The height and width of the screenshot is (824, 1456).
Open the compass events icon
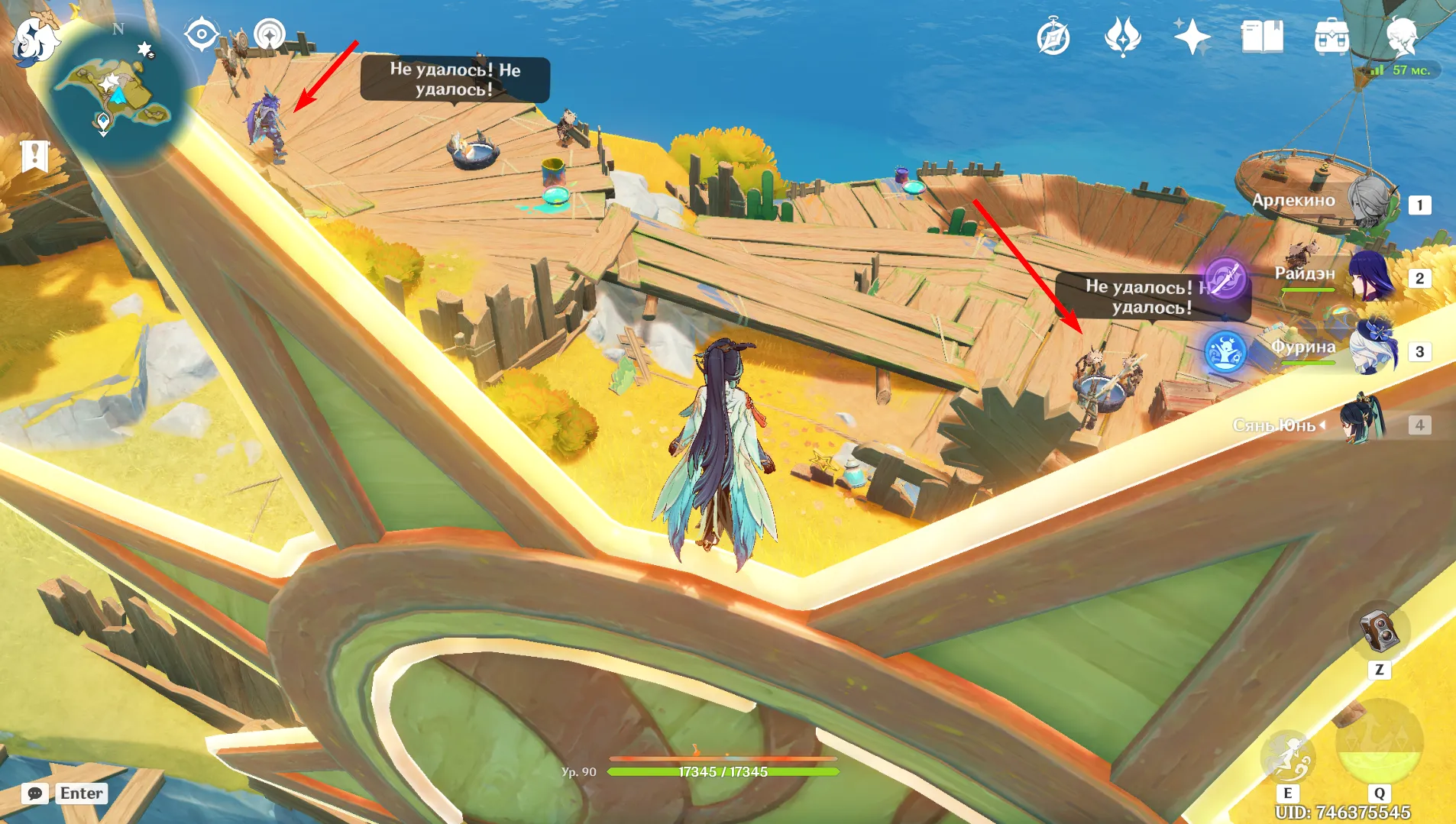pyautogui.click(x=1053, y=37)
